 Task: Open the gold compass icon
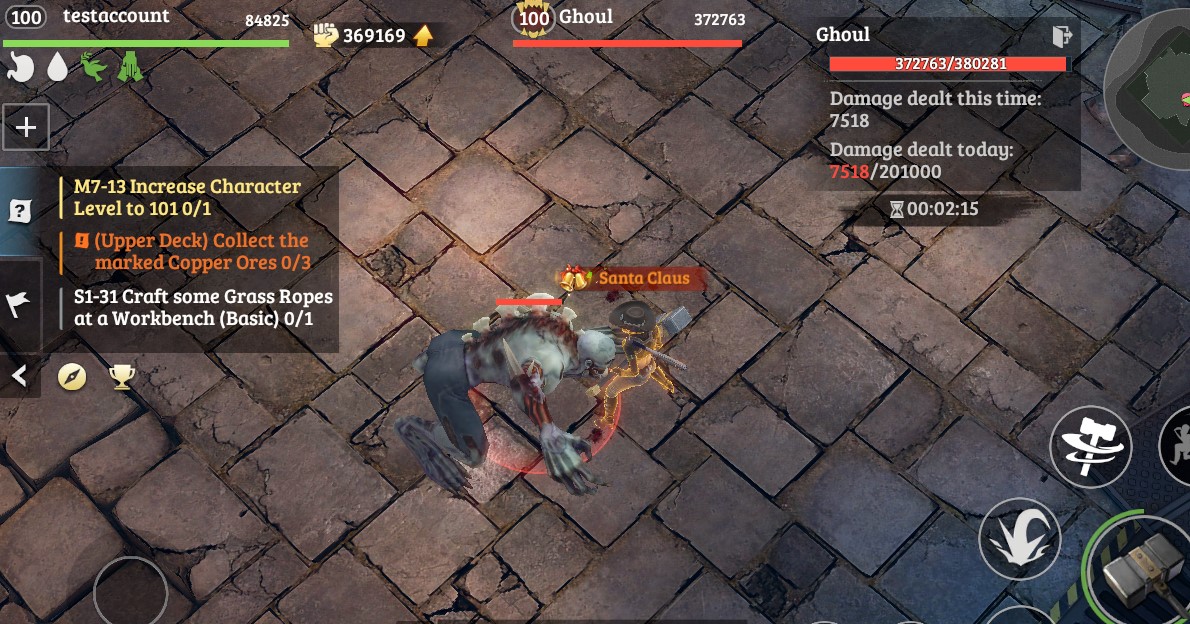[72, 376]
